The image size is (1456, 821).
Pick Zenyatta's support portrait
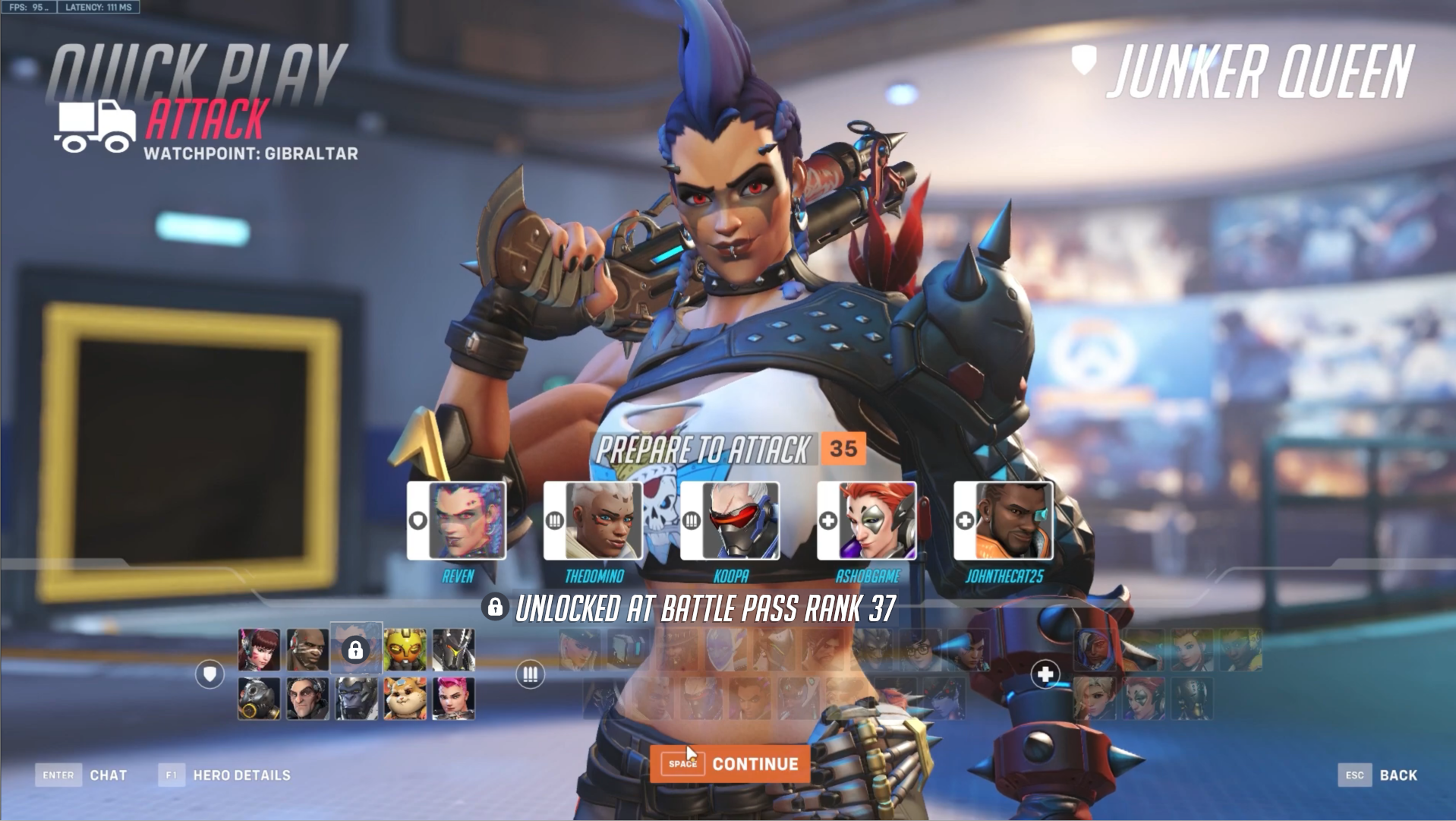coord(1193,699)
